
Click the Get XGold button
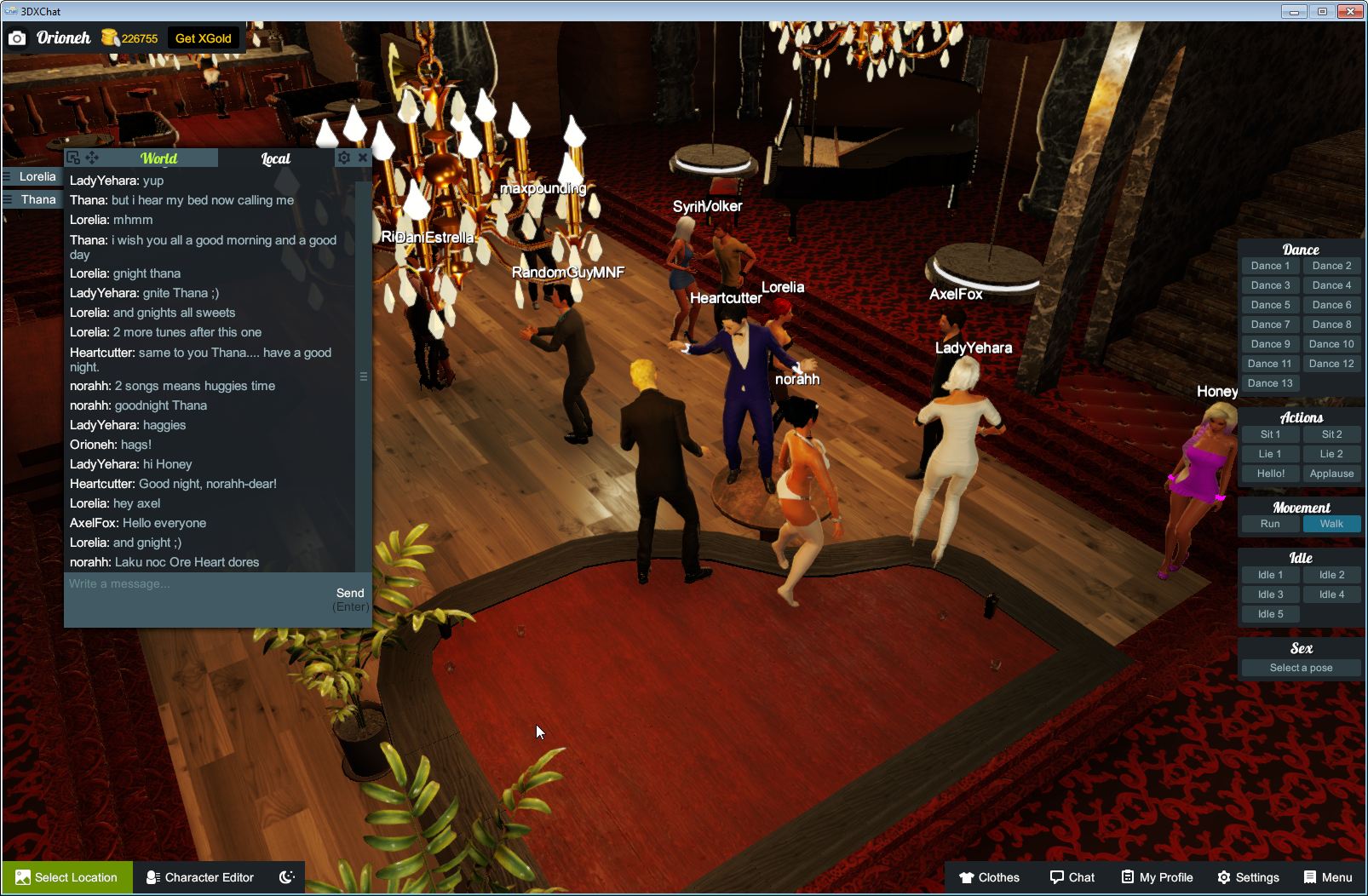(204, 37)
